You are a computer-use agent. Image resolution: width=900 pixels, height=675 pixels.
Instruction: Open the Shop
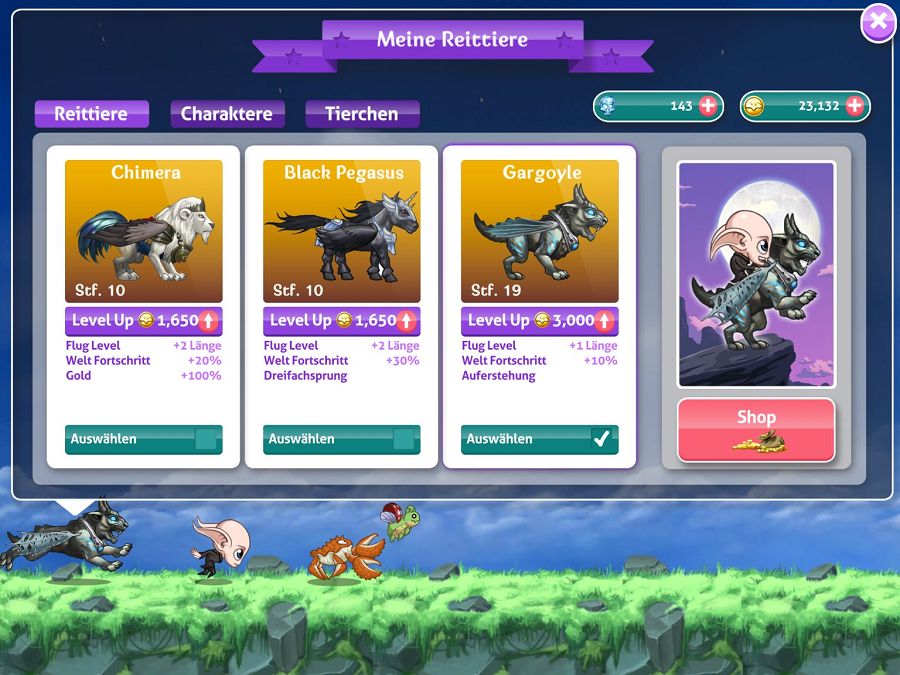[756, 430]
